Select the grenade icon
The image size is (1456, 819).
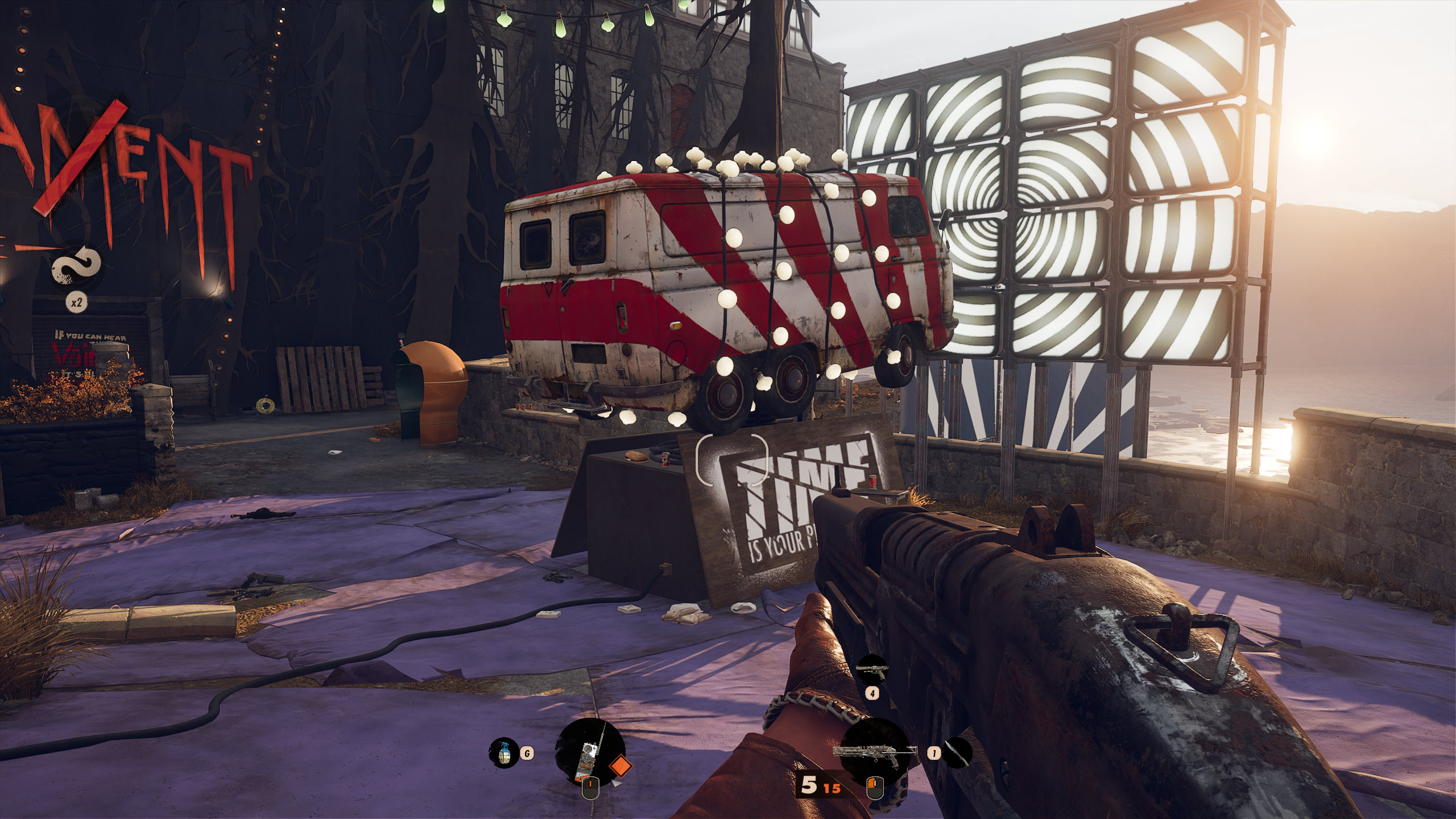(503, 753)
